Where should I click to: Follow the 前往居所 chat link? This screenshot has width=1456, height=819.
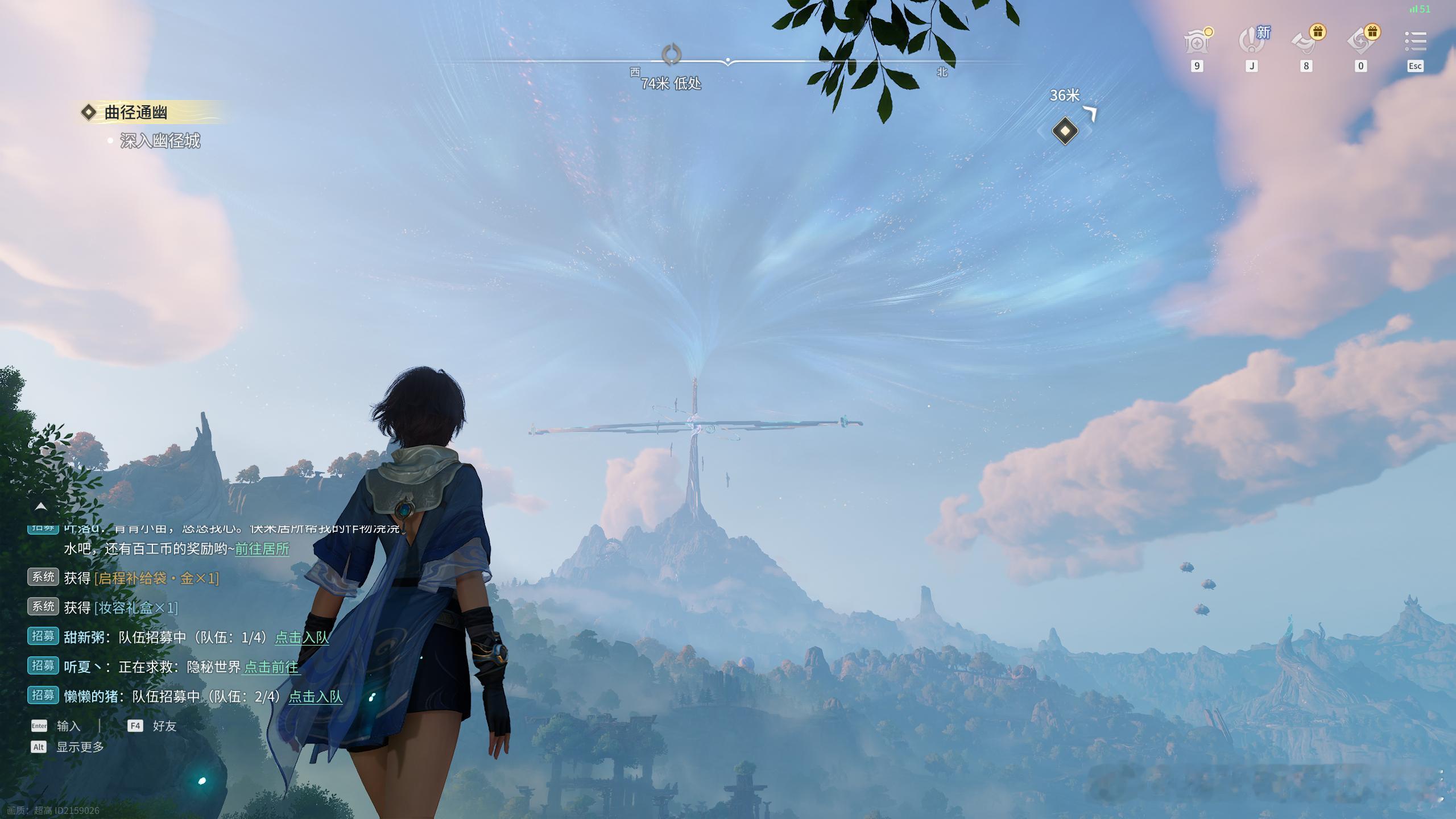point(262,549)
